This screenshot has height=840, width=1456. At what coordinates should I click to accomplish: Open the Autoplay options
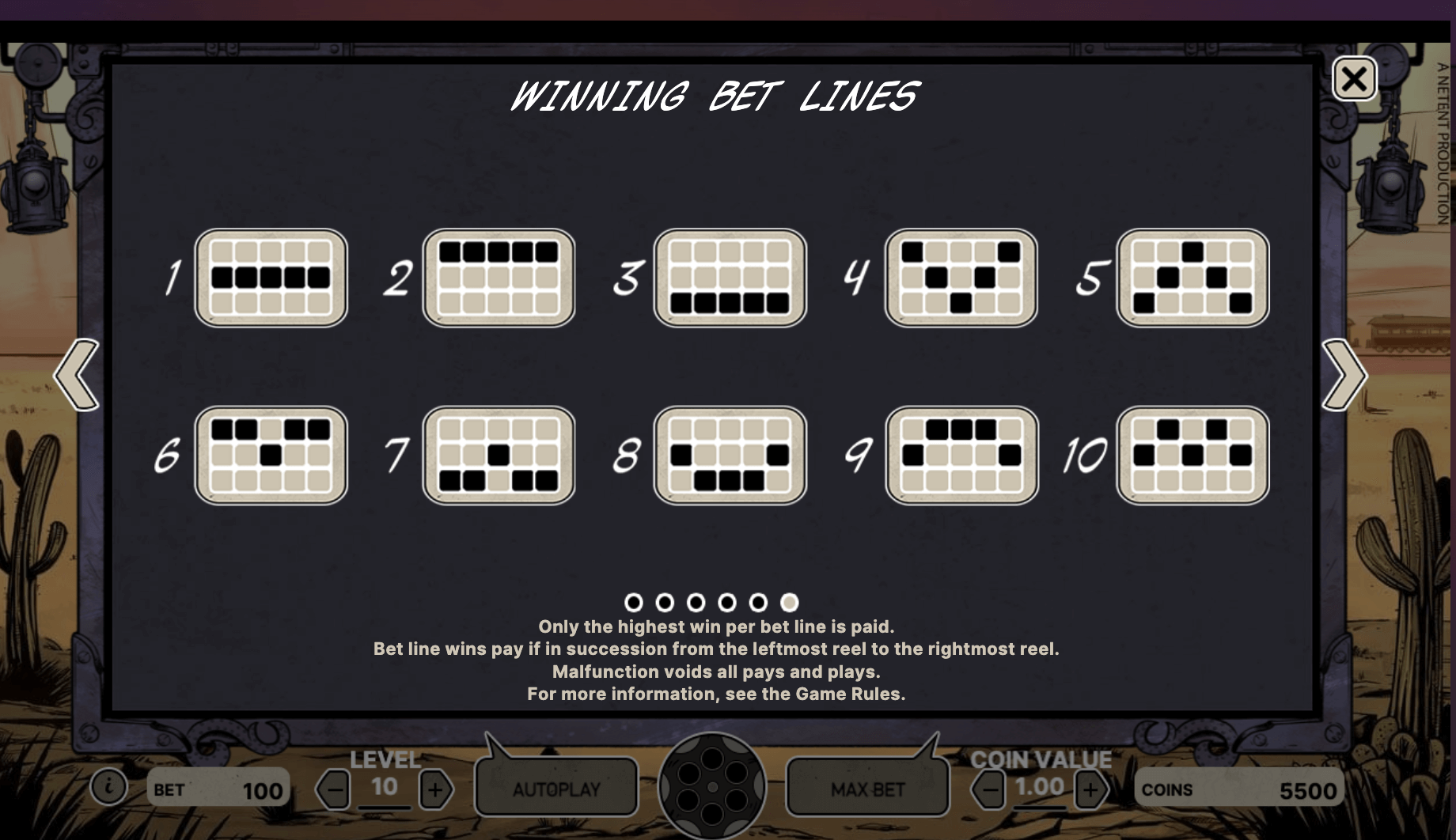point(556,788)
